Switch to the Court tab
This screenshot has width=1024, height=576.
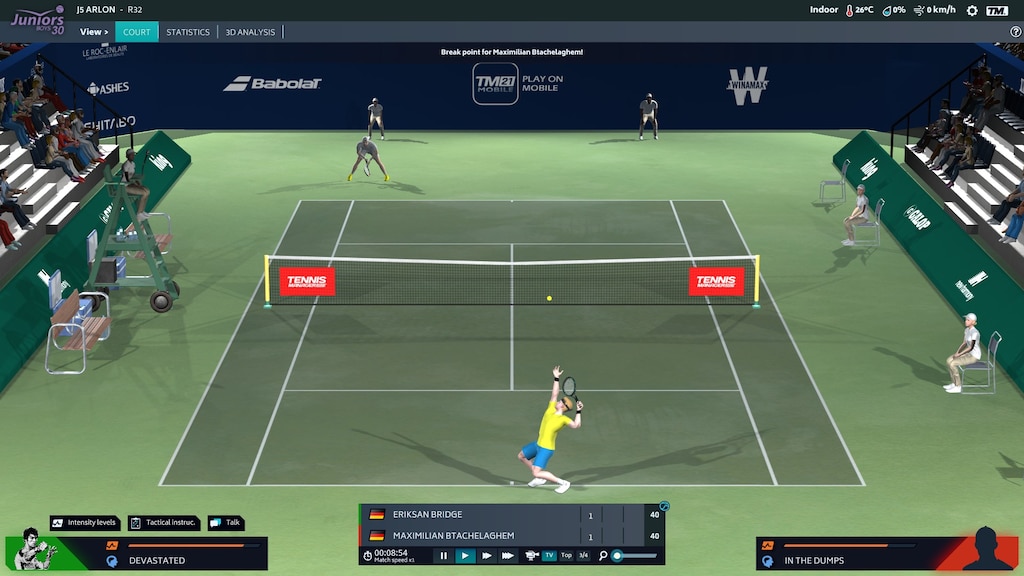point(137,32)
